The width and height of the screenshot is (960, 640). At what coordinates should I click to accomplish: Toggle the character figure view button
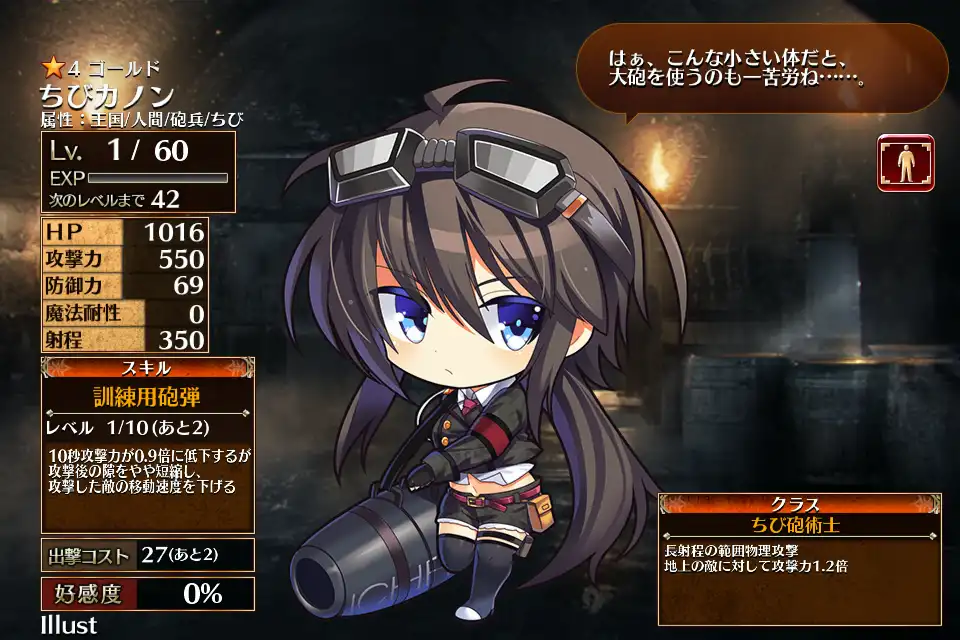tap(905, 162)
